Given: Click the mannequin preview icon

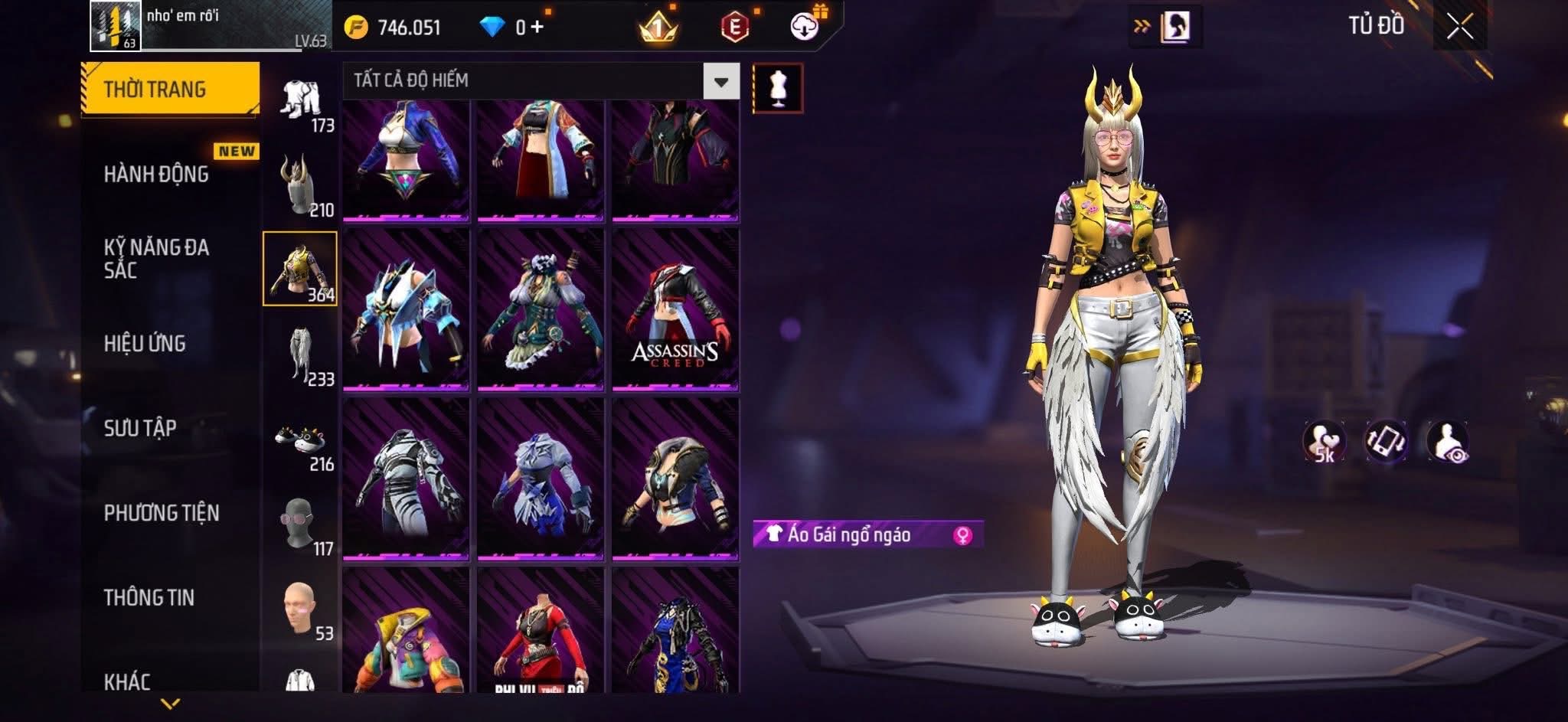Looking at the screenshot, I should (778, 88).
